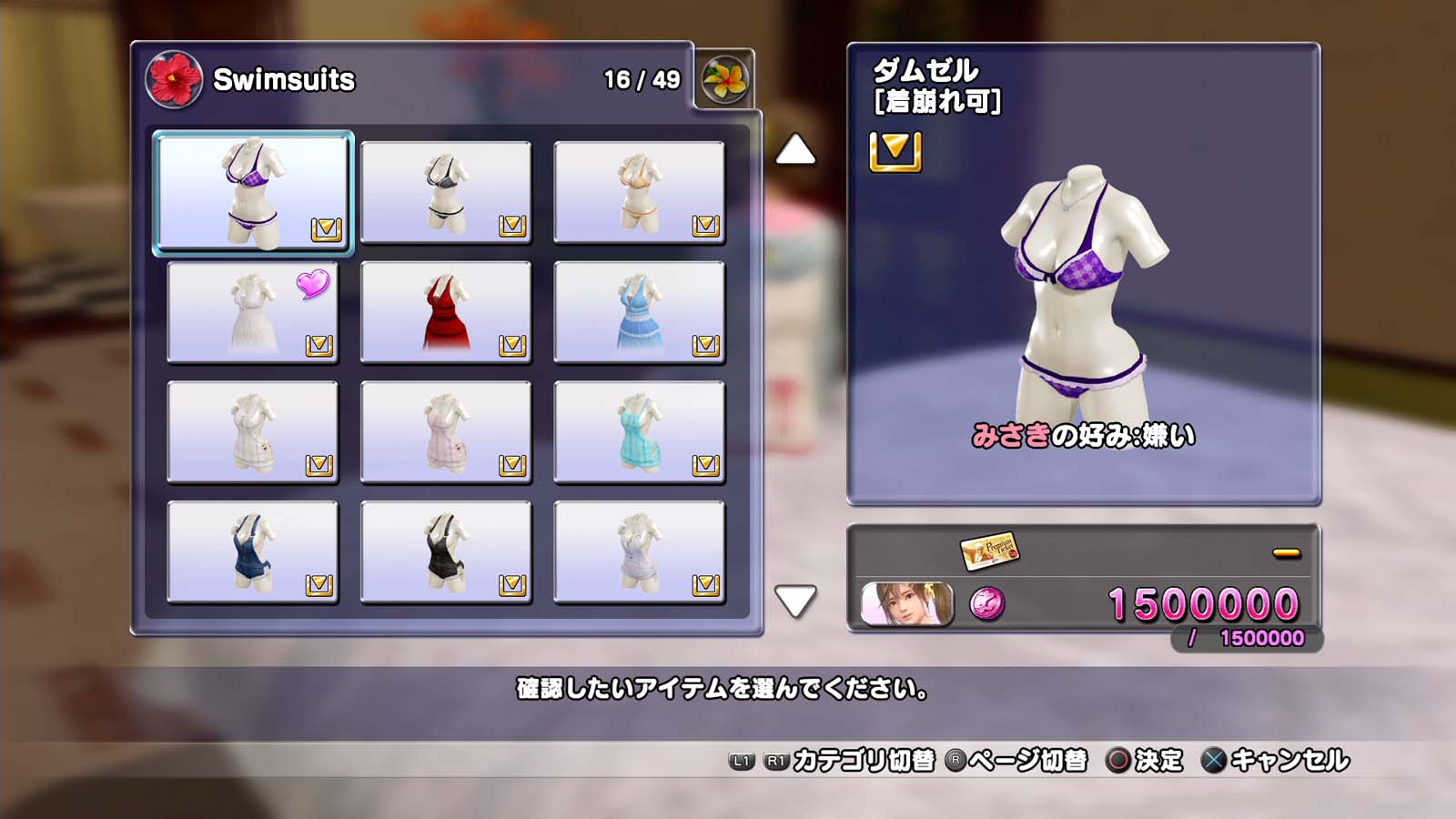Choose the cyan plaid dress swimsuit
Image resolution: width=1456 pixels, height=819 pixels.
639,432
